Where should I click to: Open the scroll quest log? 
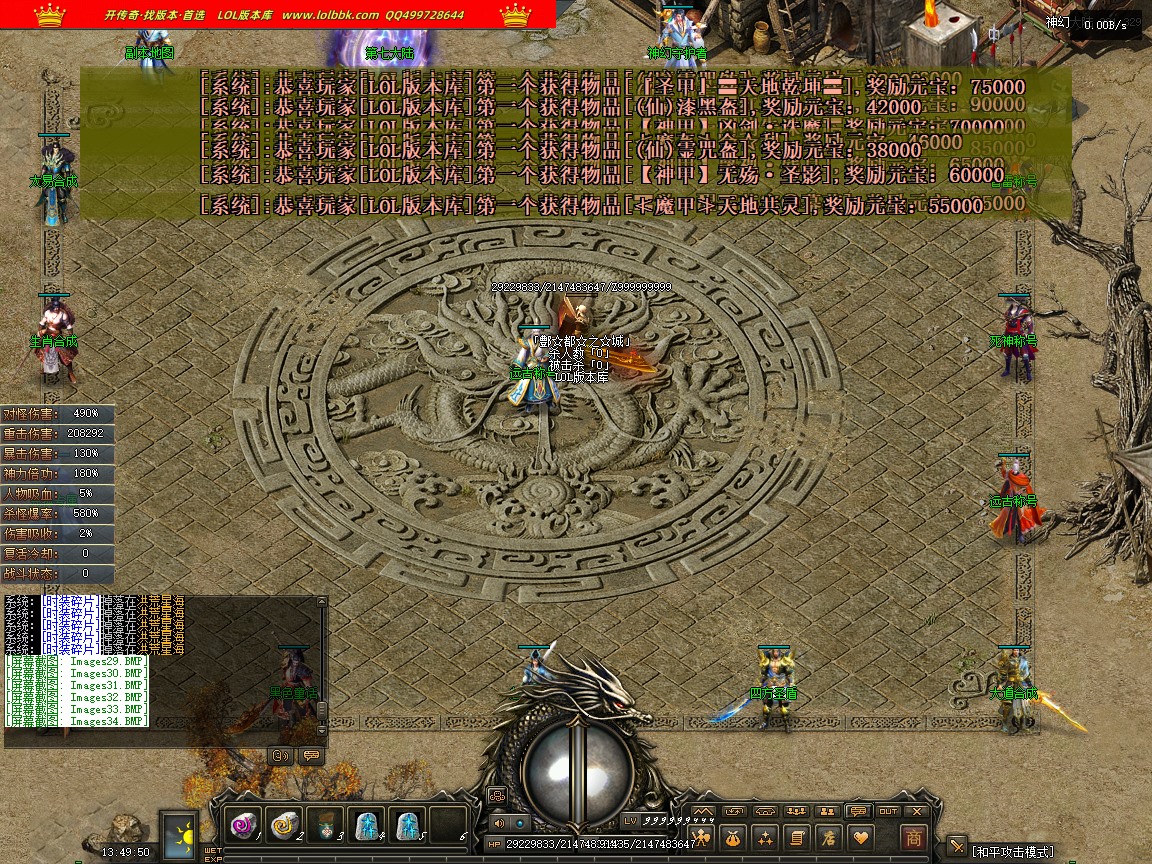click(x=796, y=837)
